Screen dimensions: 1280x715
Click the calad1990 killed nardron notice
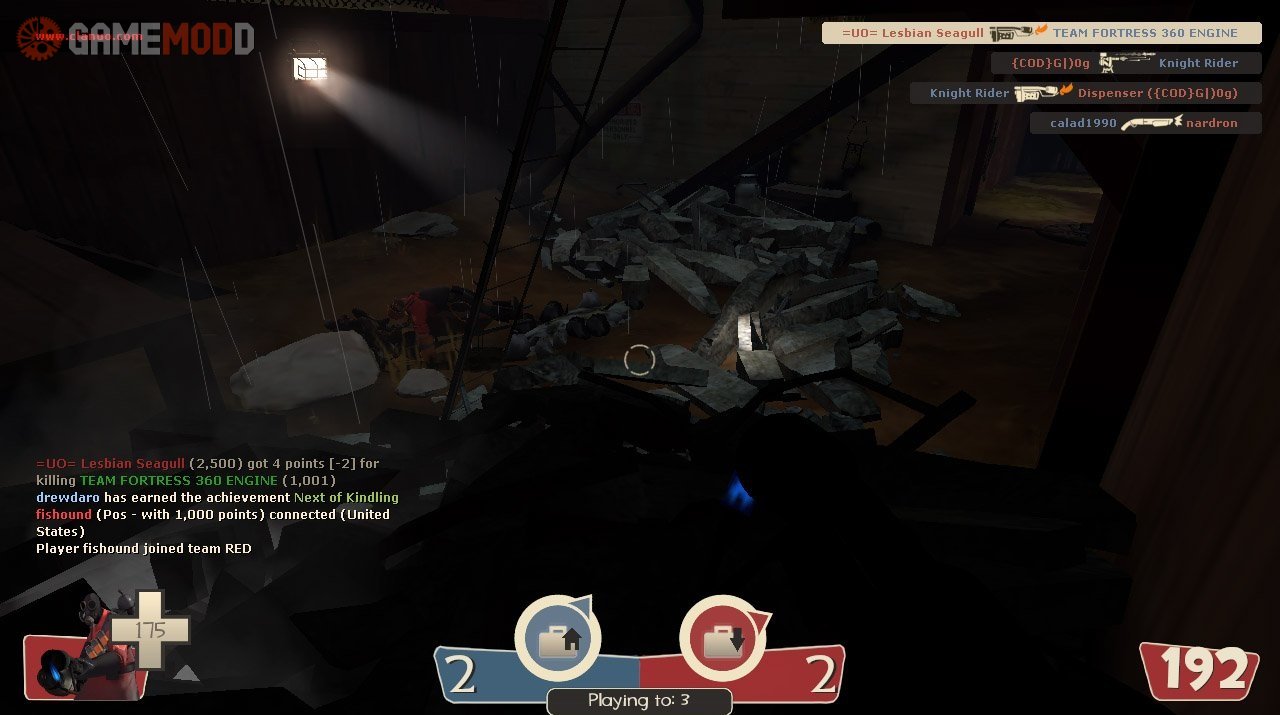coord(1144,123)
